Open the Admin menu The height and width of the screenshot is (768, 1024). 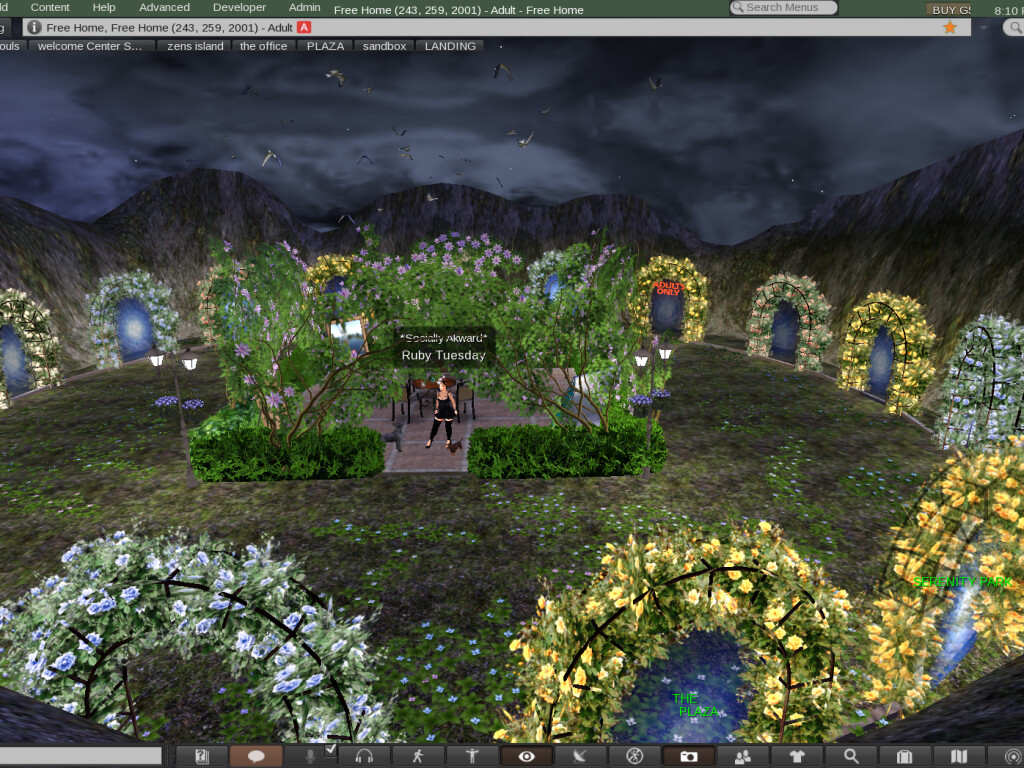(x=304, y=7)
